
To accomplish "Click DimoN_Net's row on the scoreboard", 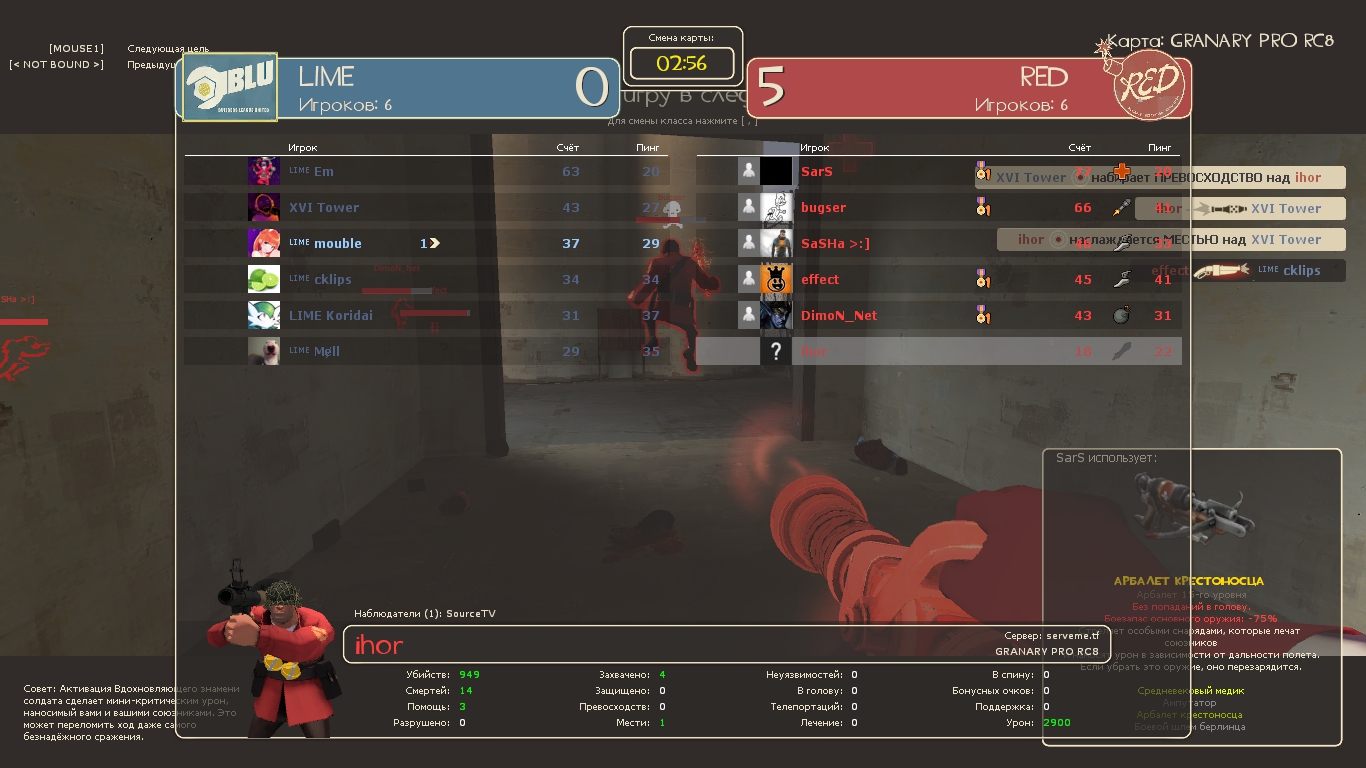I will pos(838,315).
